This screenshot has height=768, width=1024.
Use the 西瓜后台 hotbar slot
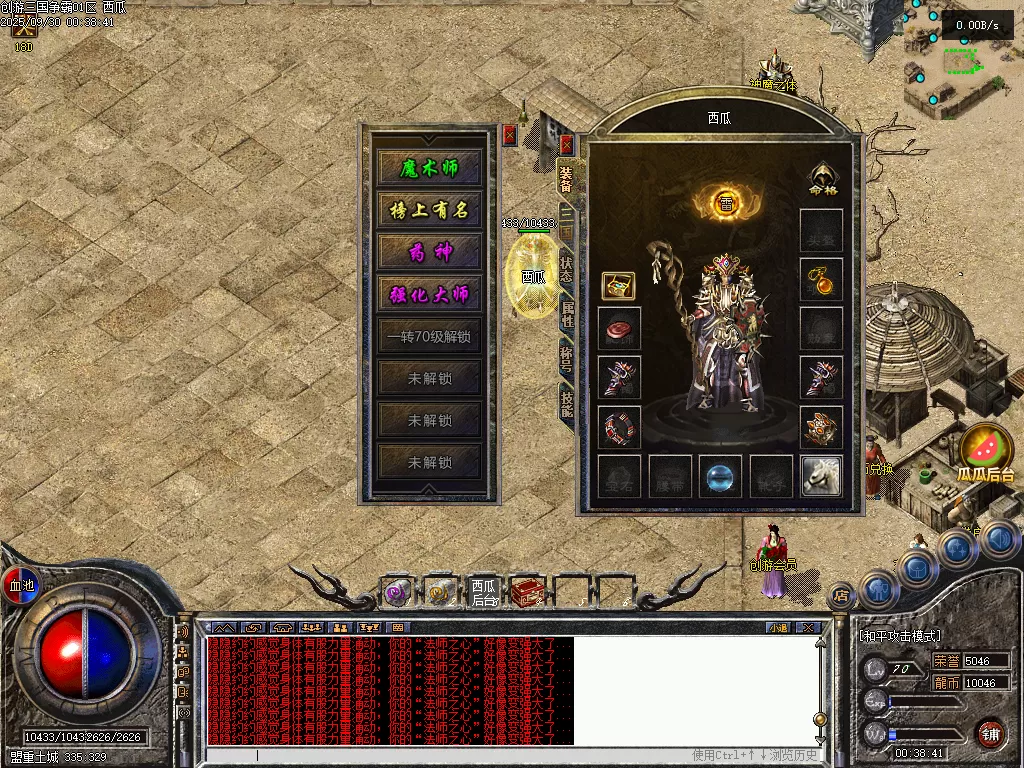pos(484,593)
